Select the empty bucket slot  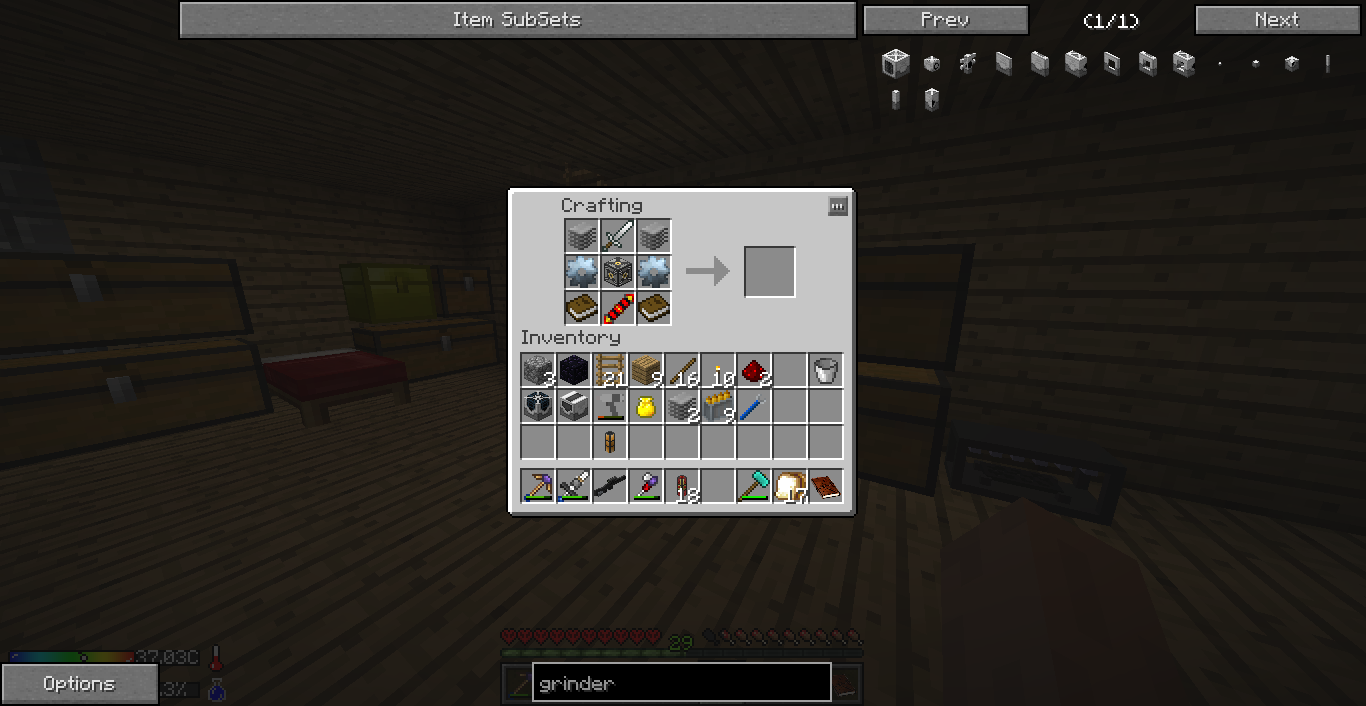pyautogui.click(x=826, y=371)
